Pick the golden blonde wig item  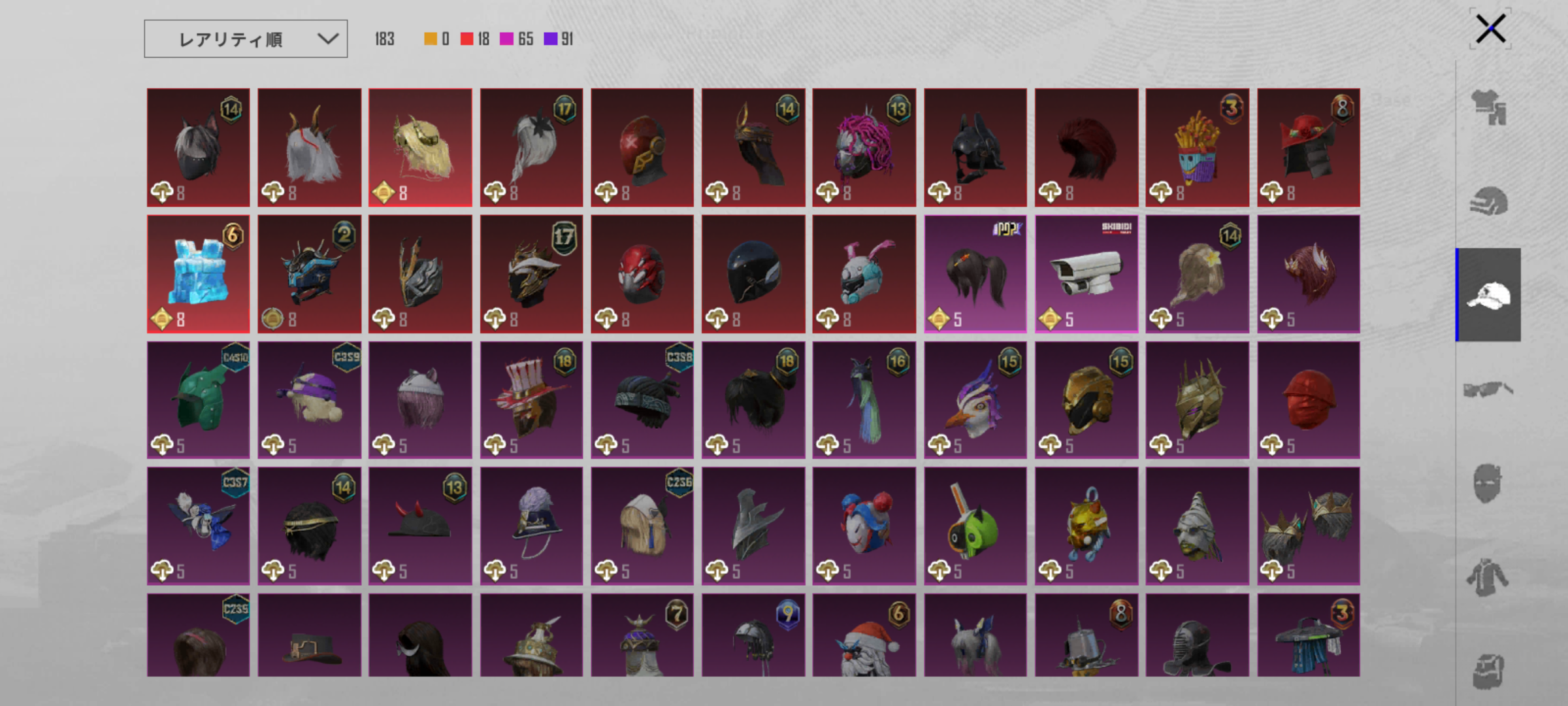(x=420, y=148)
